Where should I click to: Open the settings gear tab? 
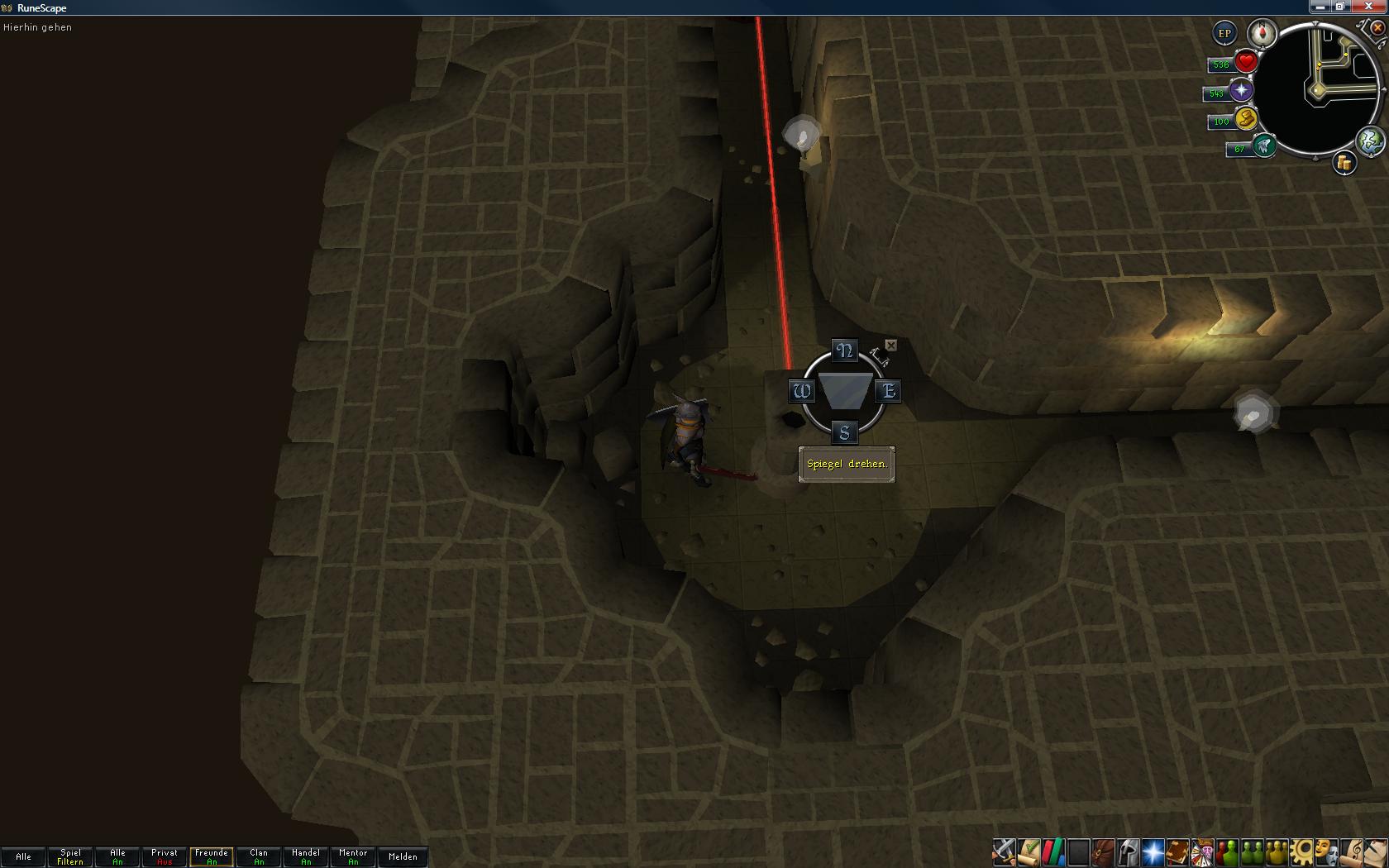(1301, 851)
